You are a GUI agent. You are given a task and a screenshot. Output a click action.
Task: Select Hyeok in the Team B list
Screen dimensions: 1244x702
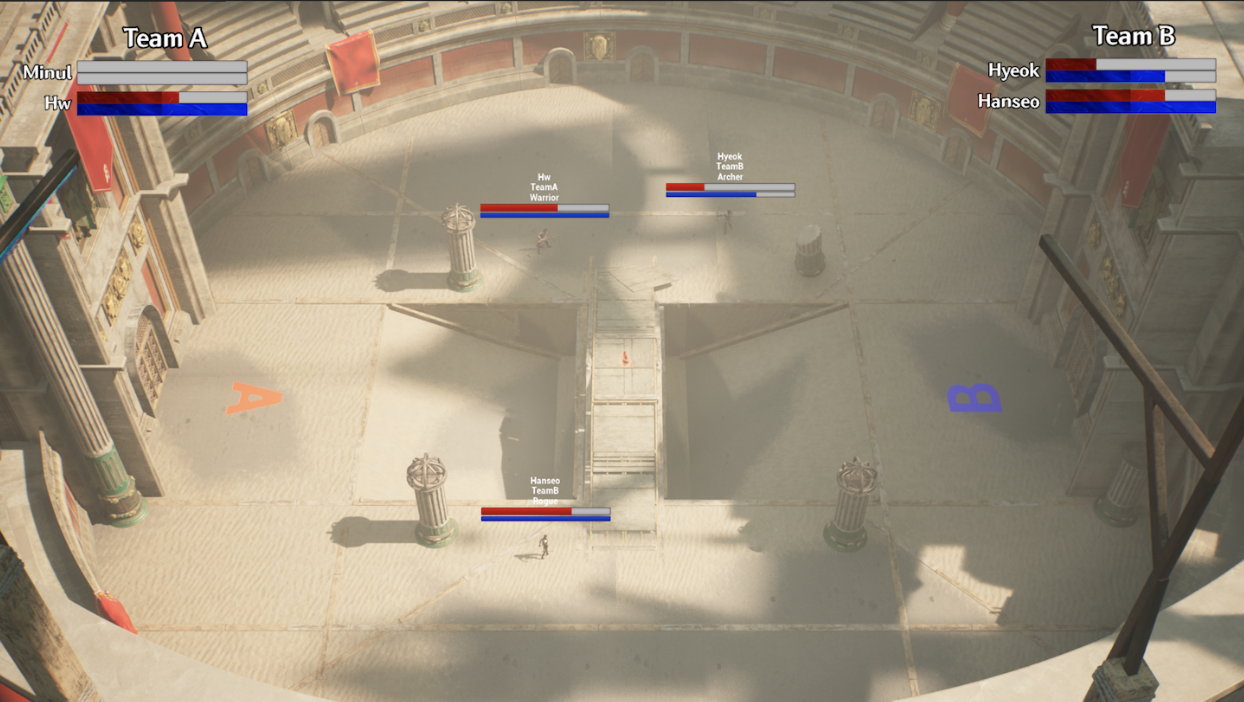[1013, 71]
